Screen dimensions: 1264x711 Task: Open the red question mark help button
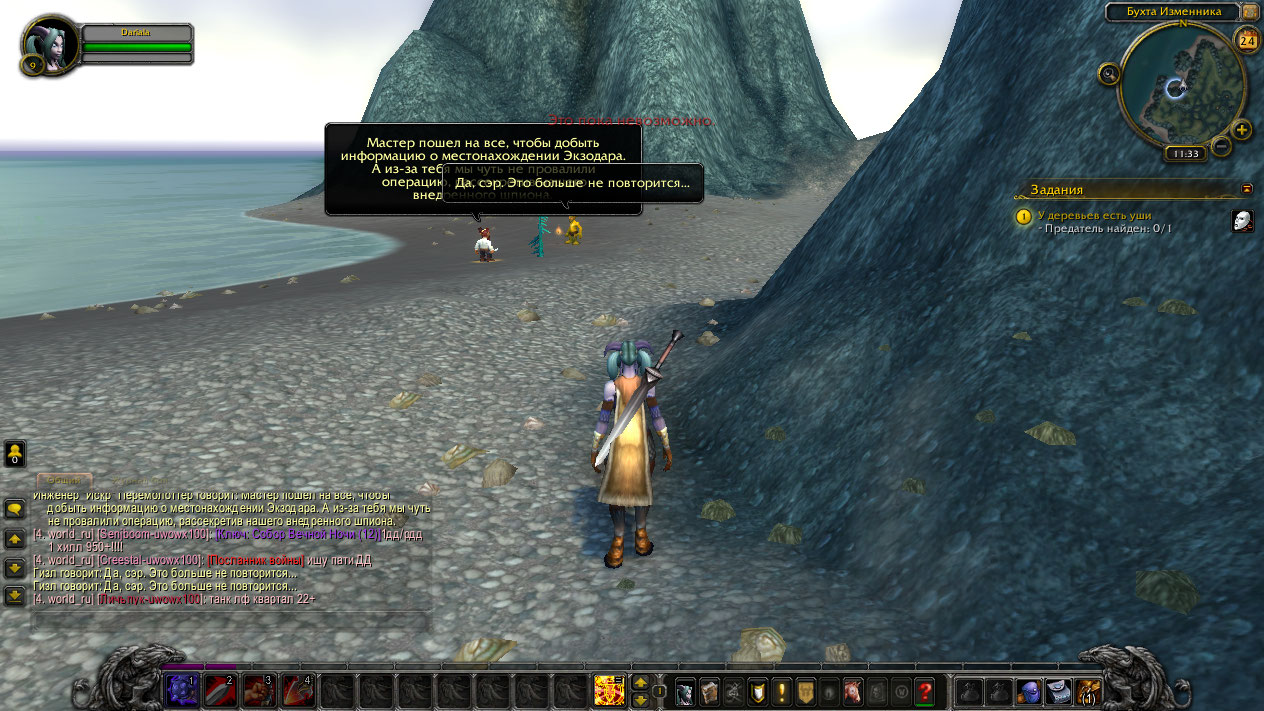(x=925, y=691)
